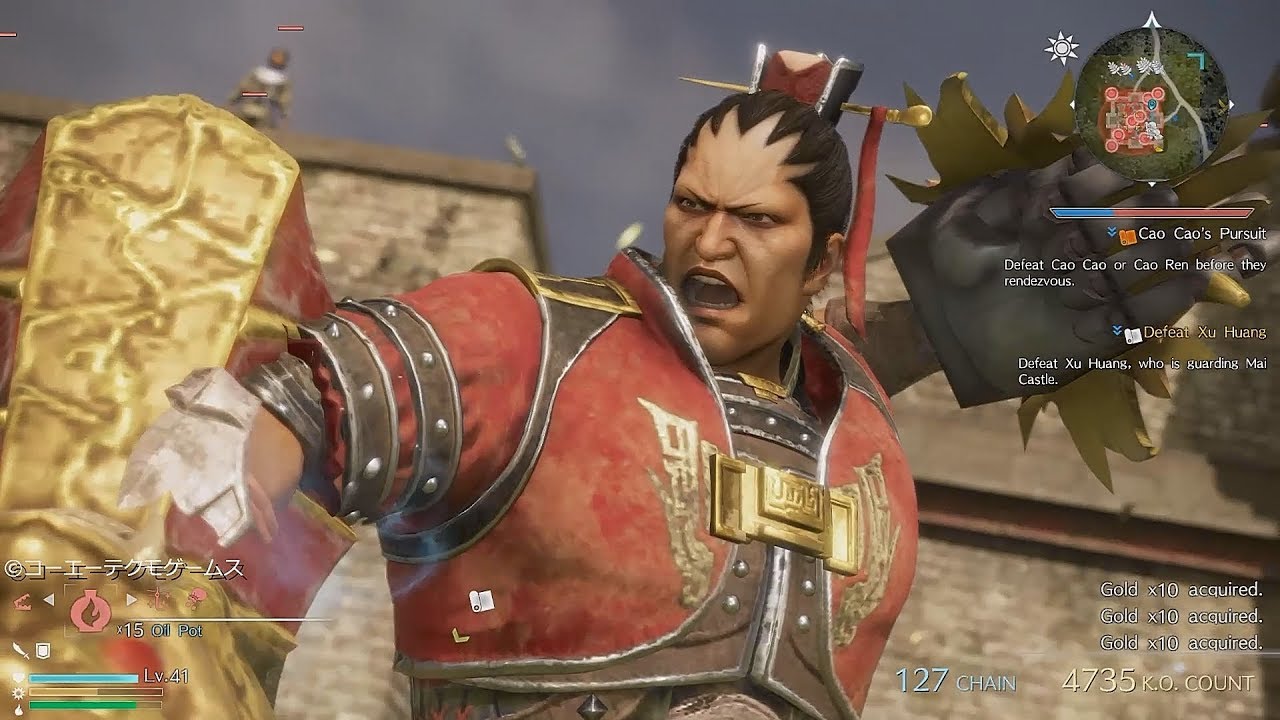Select the Cao Cao's Pursuit mission title
This screenshot has width=1280, height=720.
pos(1203,234)
